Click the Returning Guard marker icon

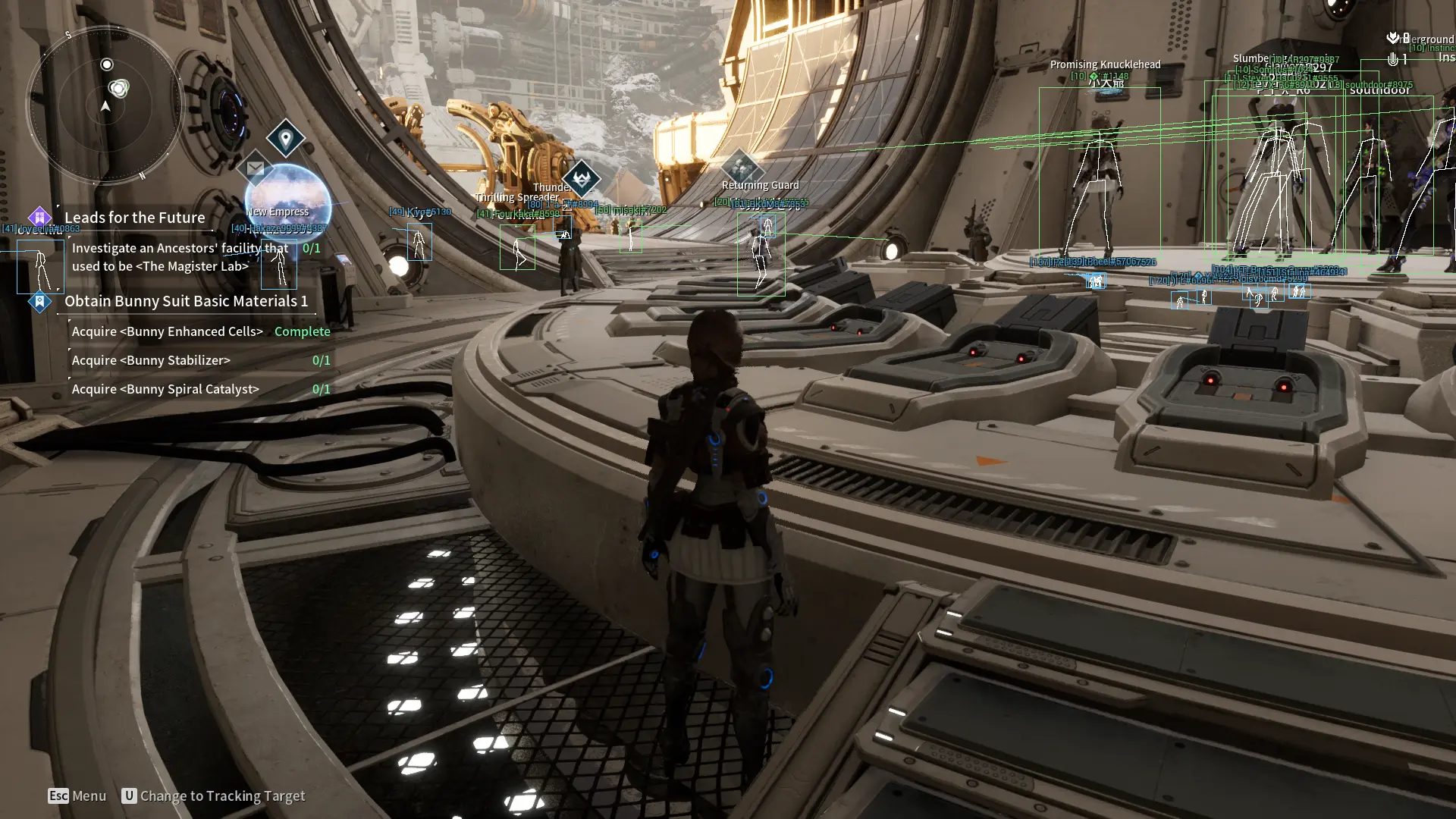pyautogui.click(x=740, y=166)
